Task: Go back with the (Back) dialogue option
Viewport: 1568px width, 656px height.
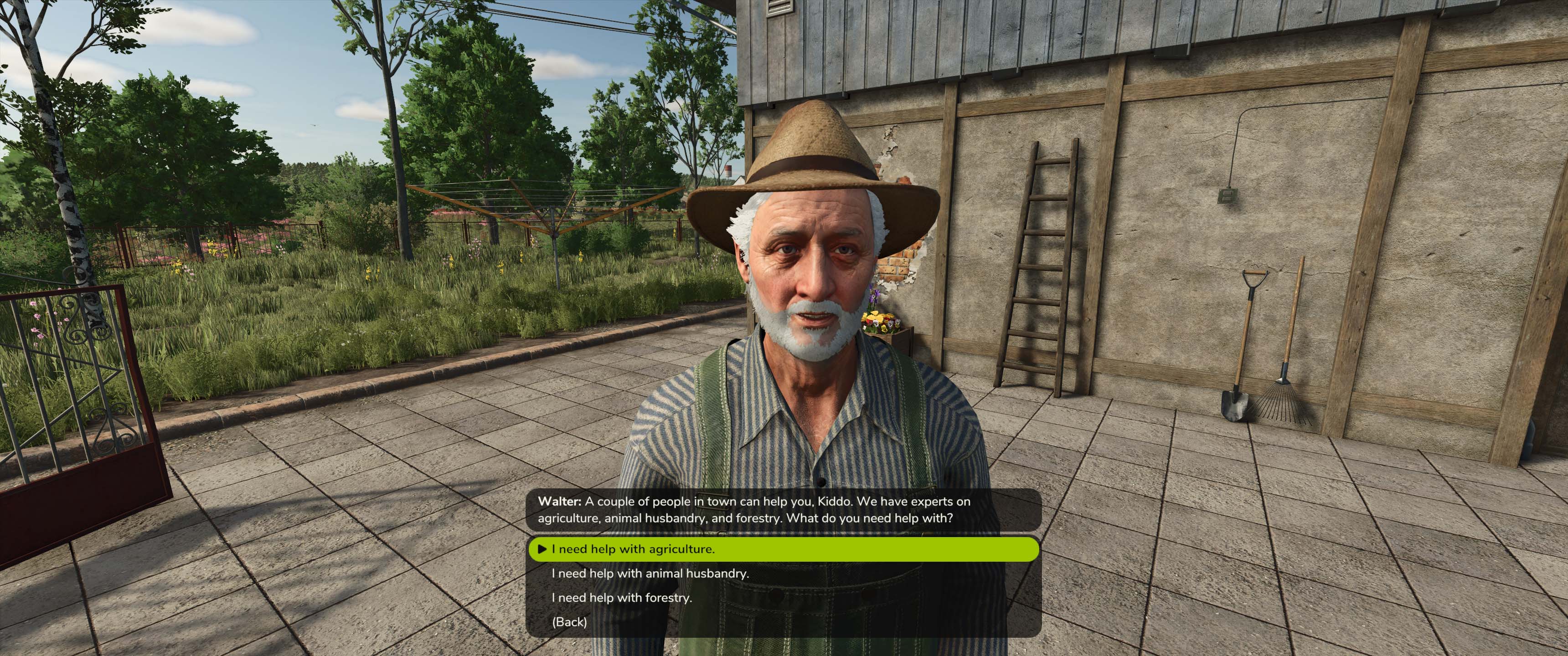Action: click(x=569, y=622)
